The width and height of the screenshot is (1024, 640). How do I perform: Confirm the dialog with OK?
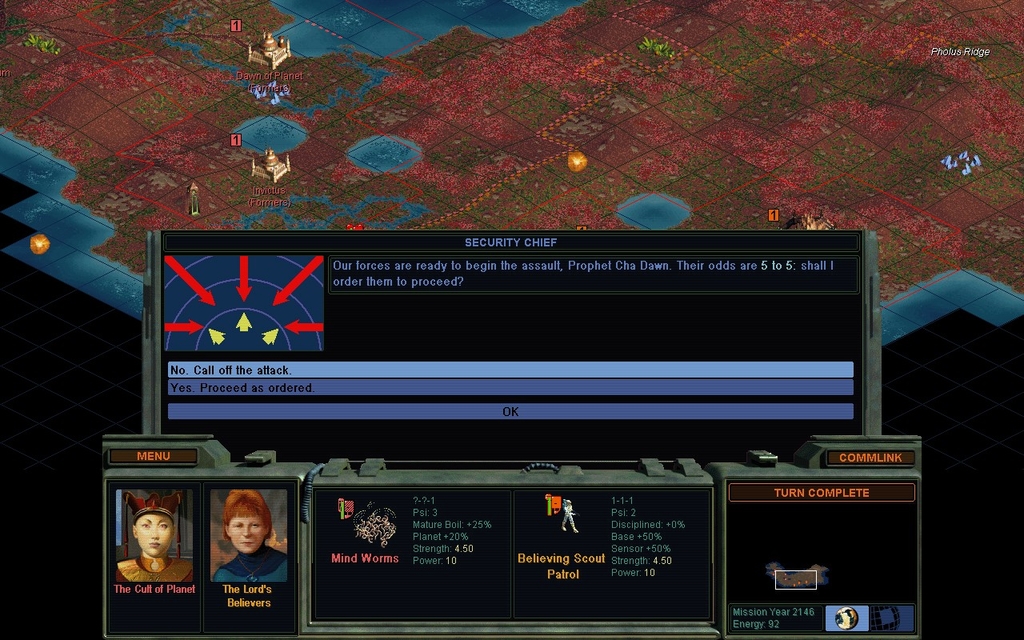510,411
